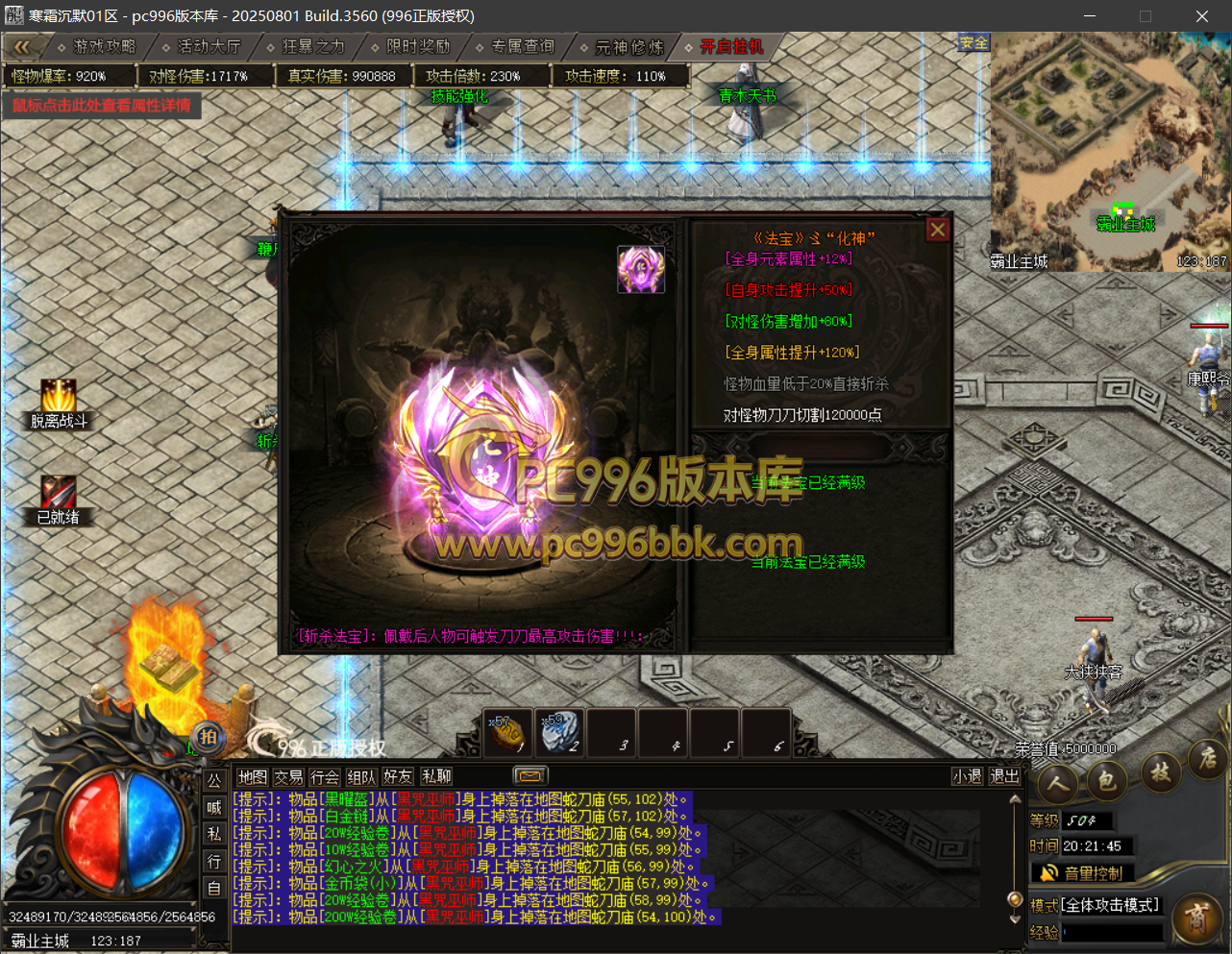This screenshot has height=954, width=1232.
Task: Use the item in hotbar slot 1
Action: point(507,732)
